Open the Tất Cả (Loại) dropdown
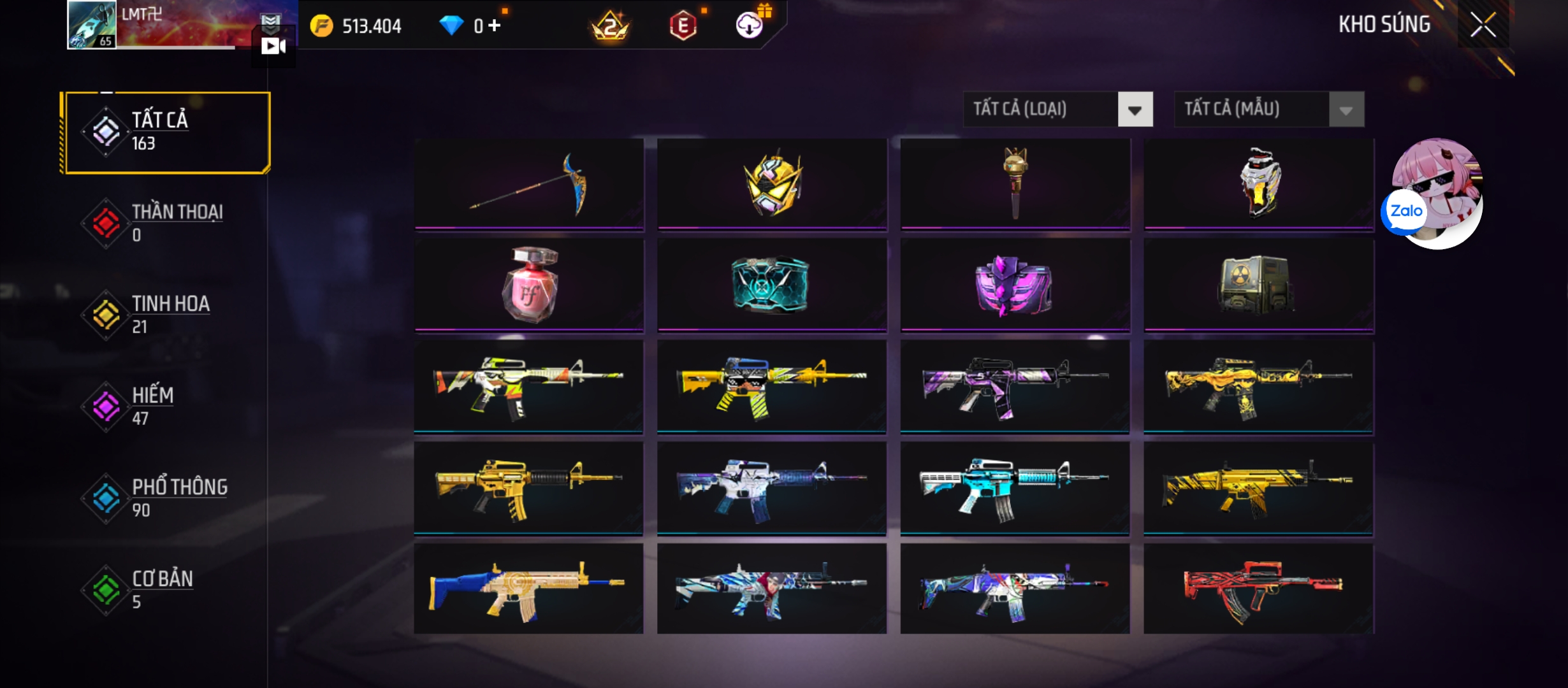1568x688 pixels. 1058,110
